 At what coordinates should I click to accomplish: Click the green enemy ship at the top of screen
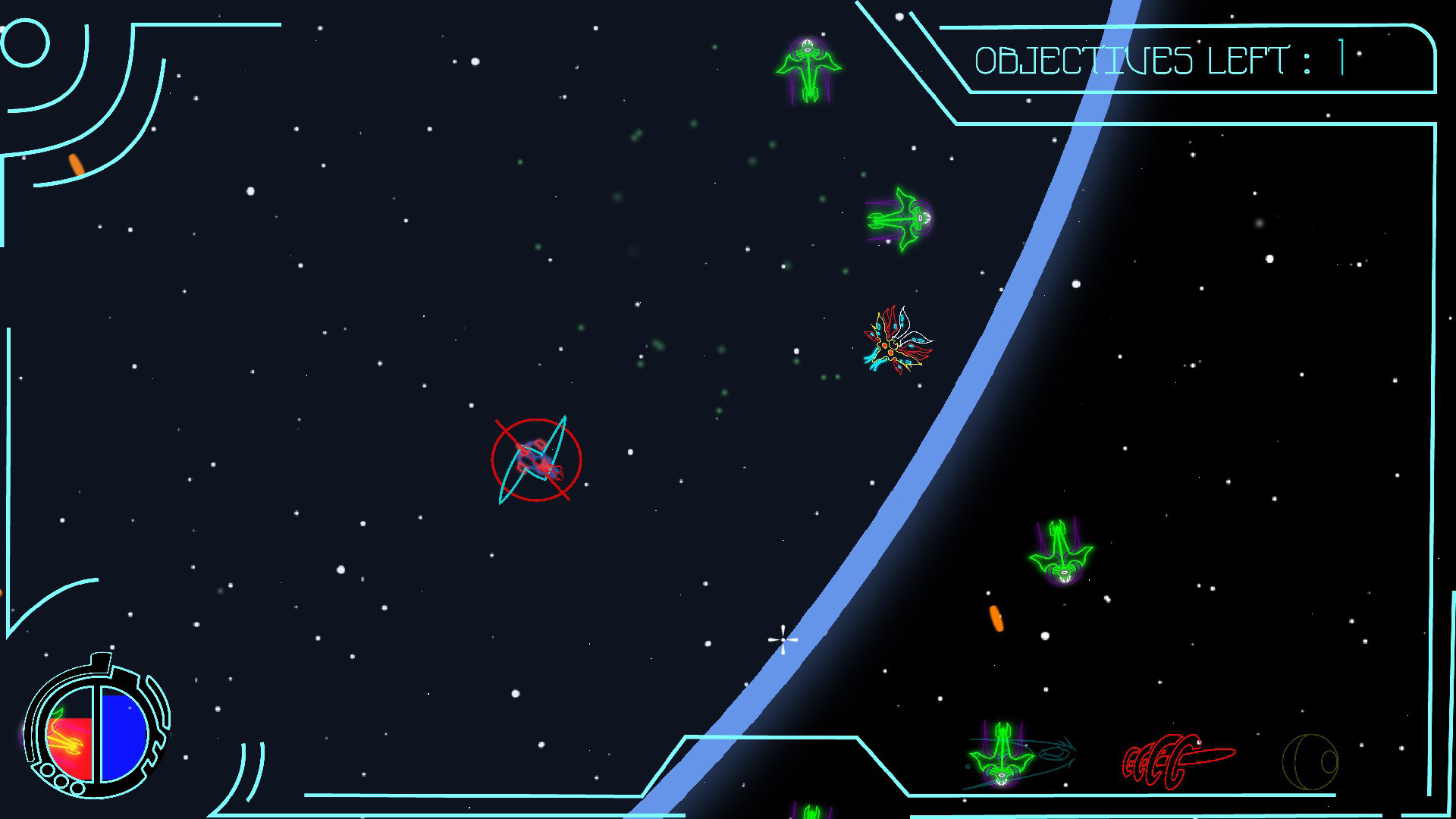[x=808, y=68]
